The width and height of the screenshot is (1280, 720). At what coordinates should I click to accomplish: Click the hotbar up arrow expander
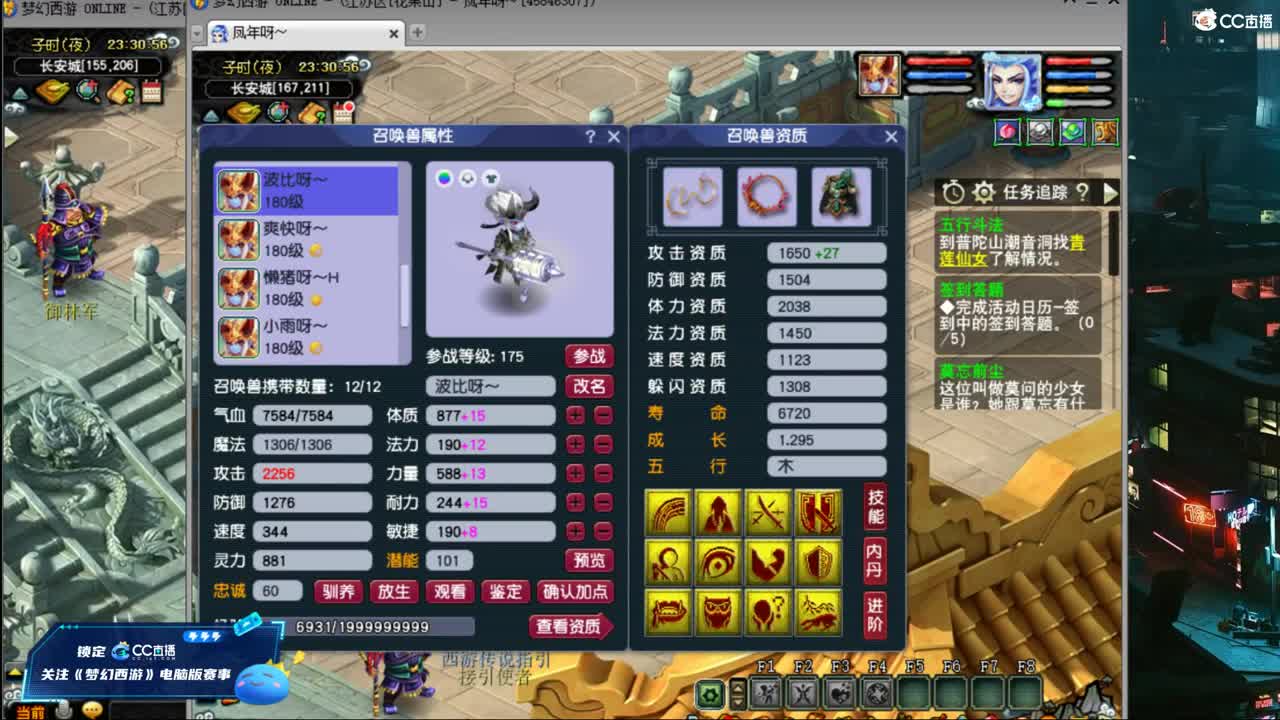pos(739,690)
